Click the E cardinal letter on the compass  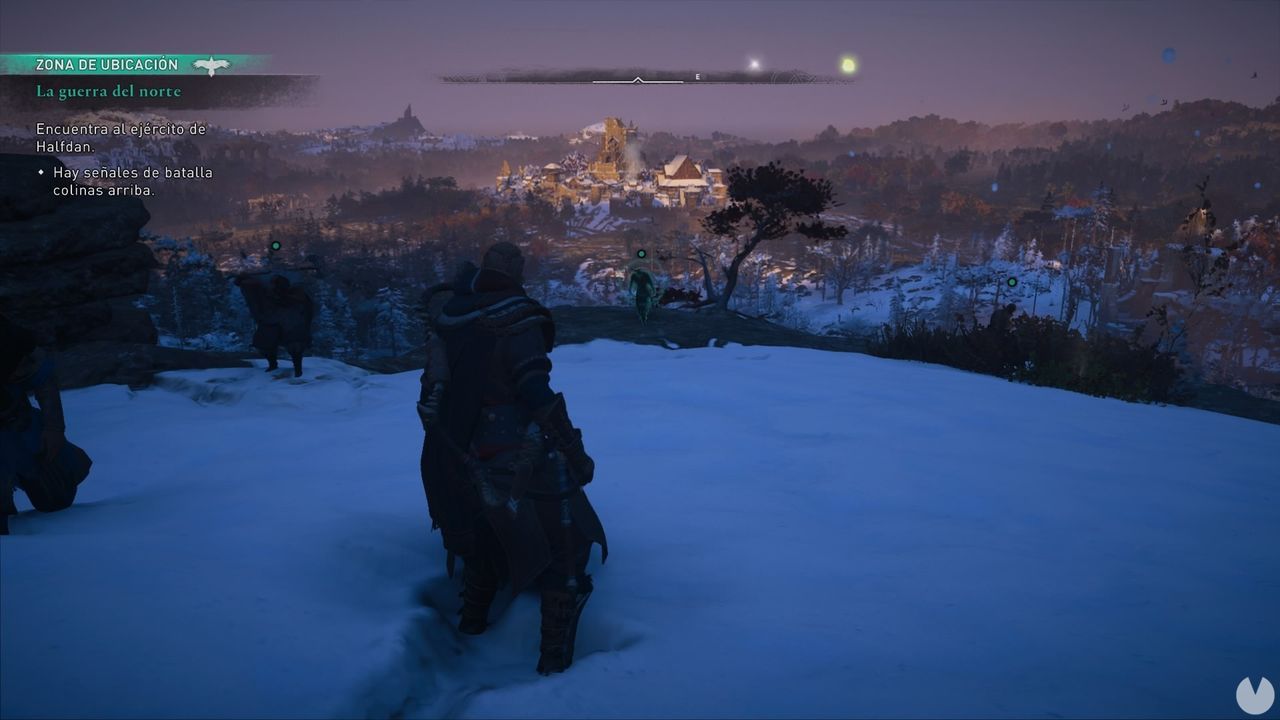pos(697,76)
